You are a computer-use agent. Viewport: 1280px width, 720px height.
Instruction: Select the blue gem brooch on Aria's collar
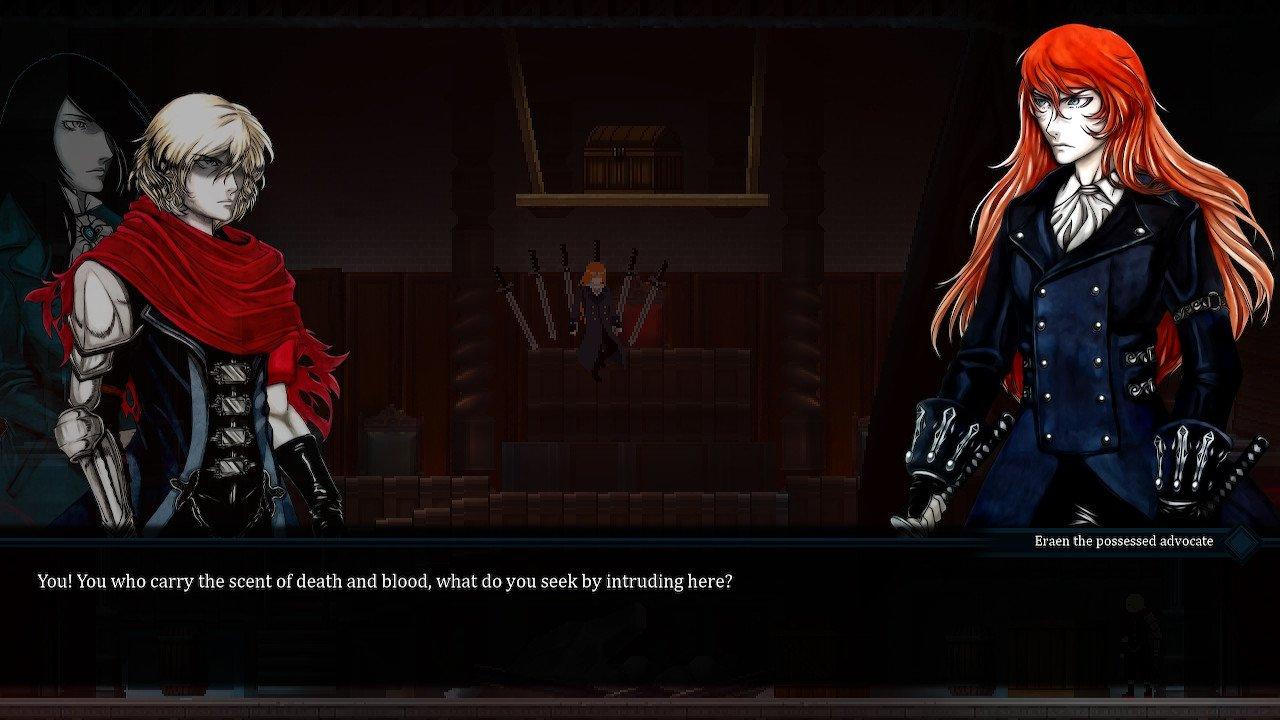coord(88,232)
